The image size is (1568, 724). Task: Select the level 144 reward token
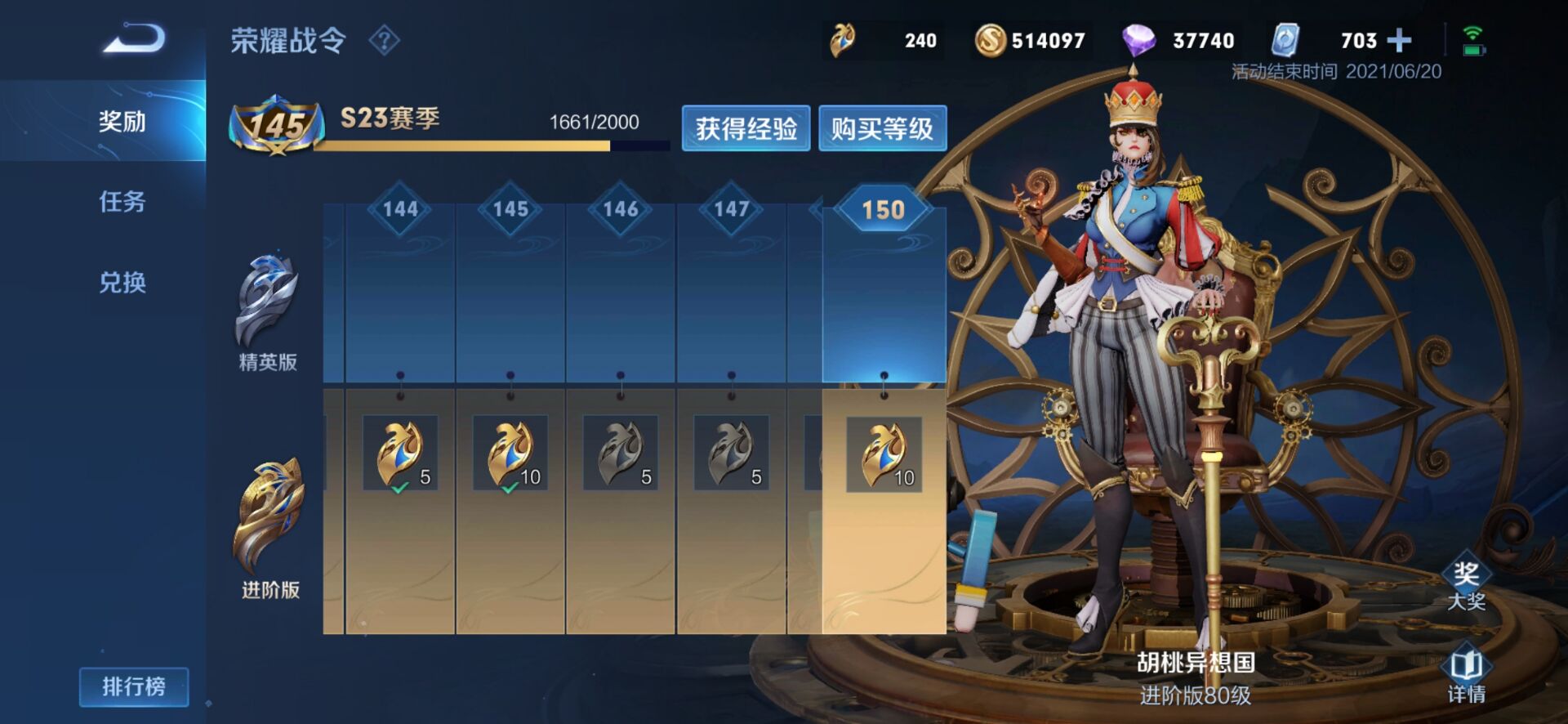400,454
